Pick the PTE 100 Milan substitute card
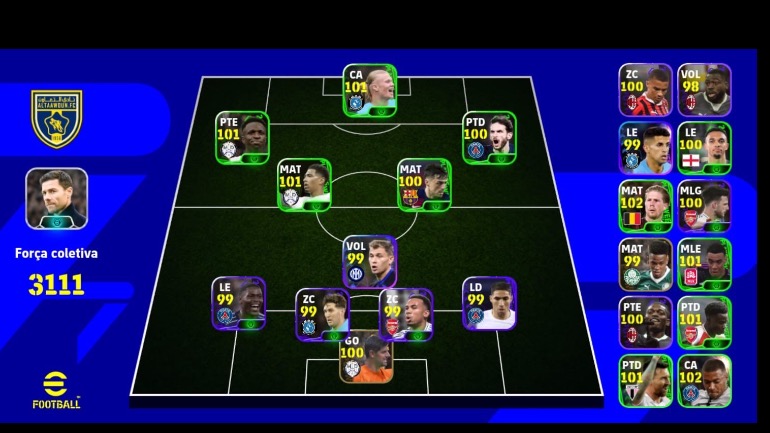Viewport: 770px width, 433px height. (x=645, y=322)
